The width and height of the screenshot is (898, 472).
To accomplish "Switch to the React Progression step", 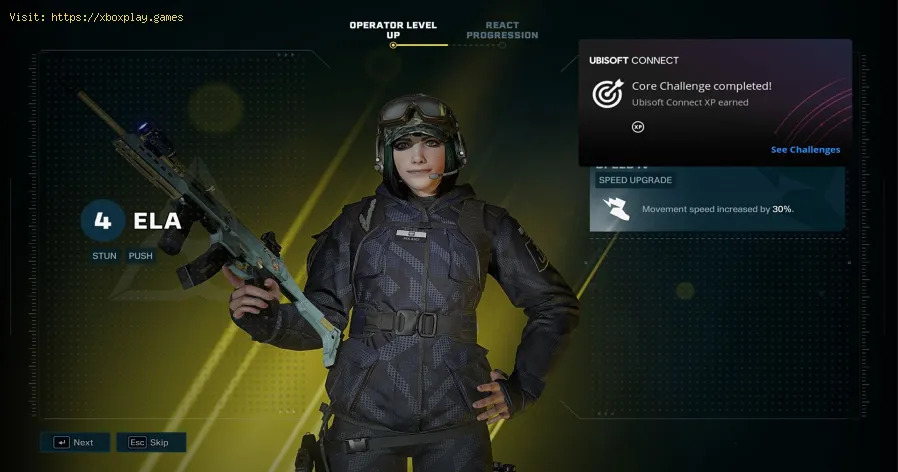I will (504, 30).
